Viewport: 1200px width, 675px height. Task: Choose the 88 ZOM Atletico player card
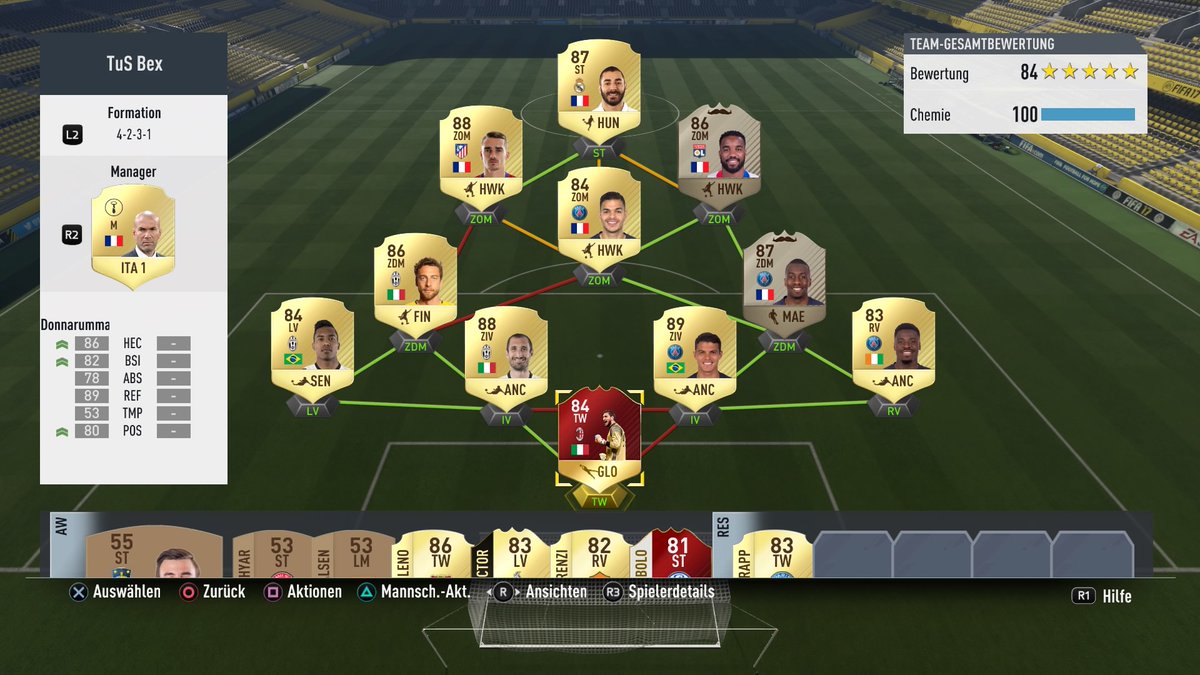coord(482,160)
